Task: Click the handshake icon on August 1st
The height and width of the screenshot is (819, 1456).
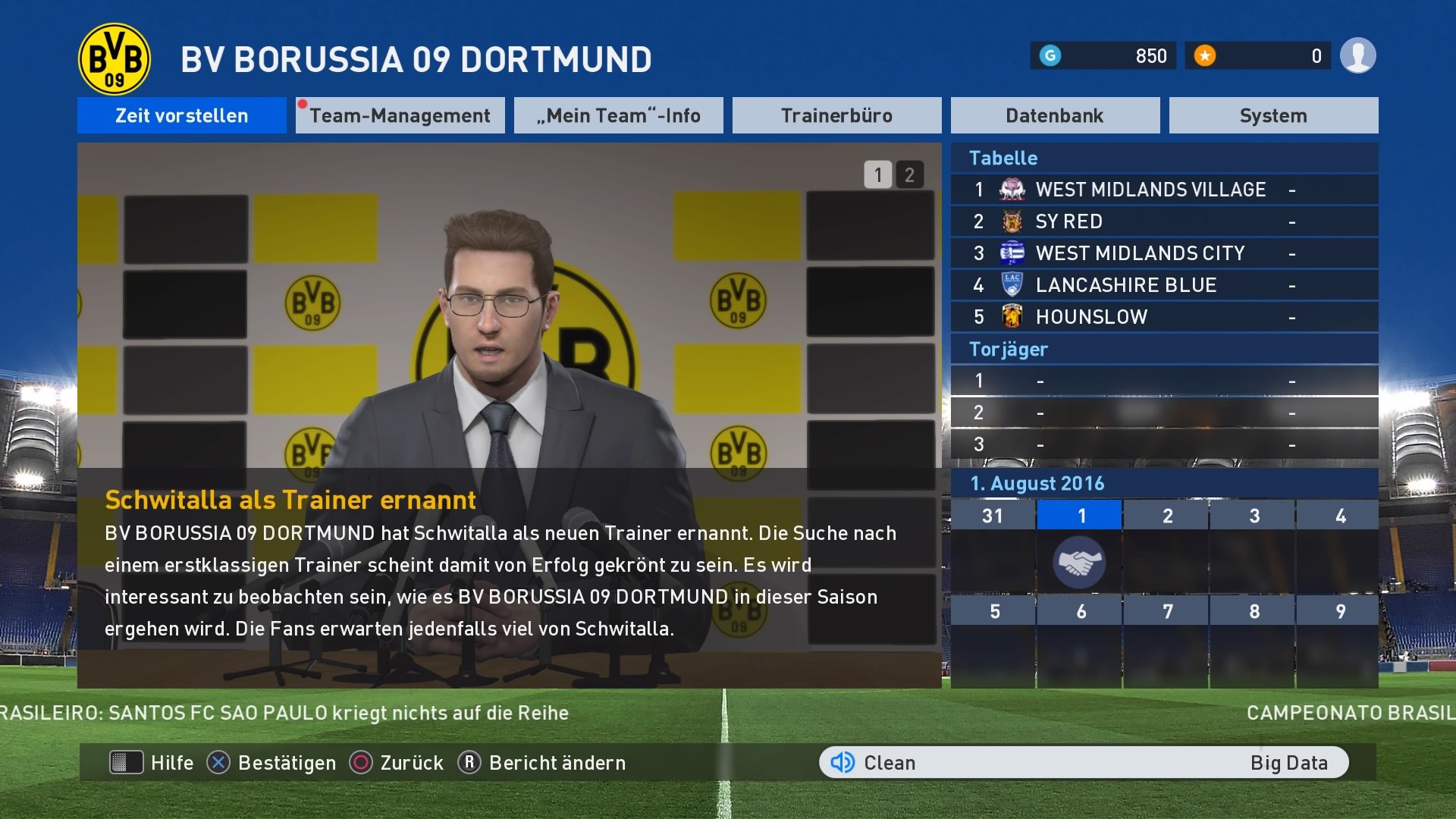Action: point(1080,561)
